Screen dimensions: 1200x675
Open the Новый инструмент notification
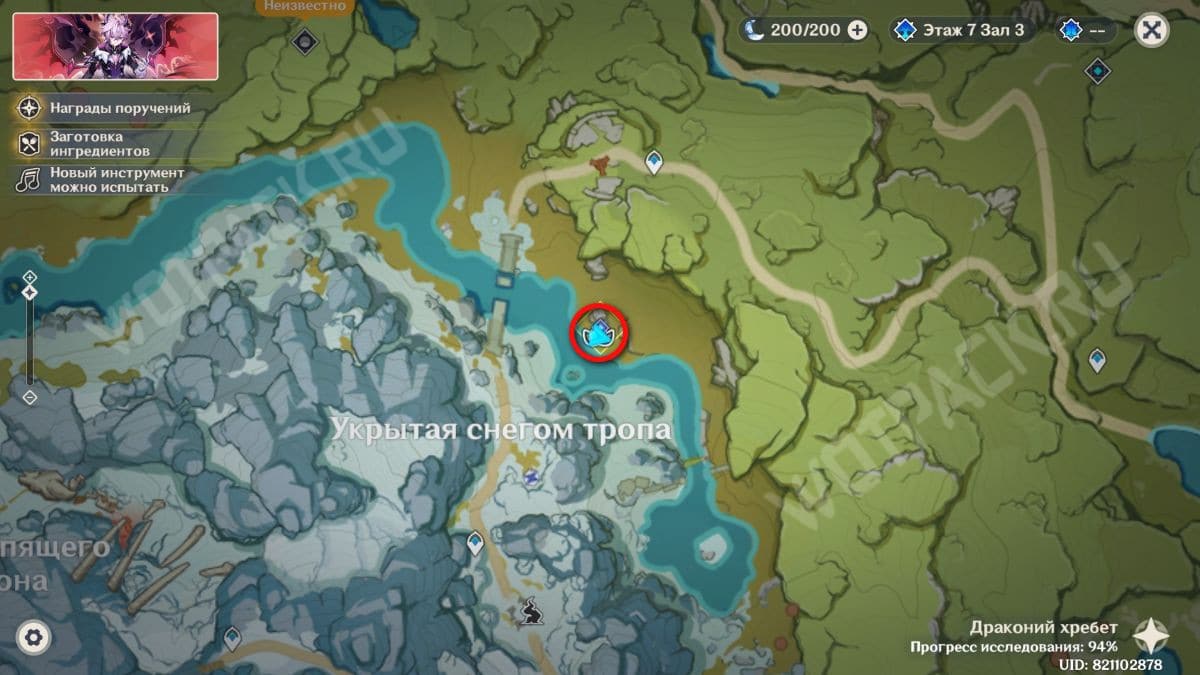point(101,180)
